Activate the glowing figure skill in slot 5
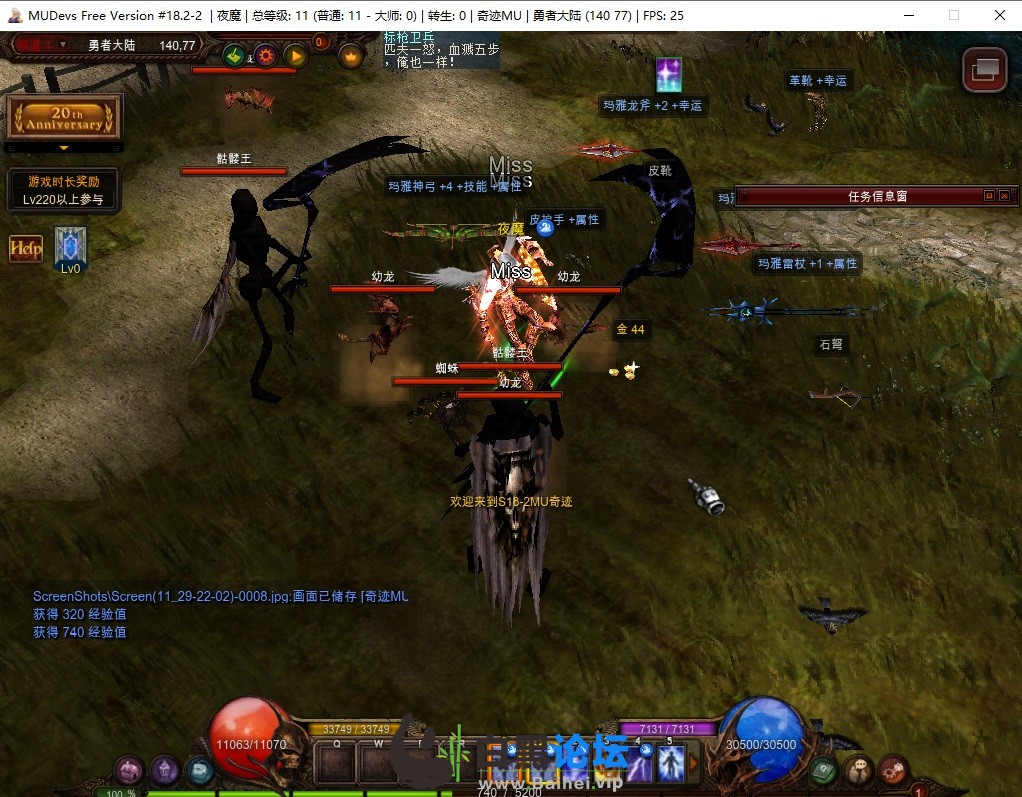This screenshot has width=1022, height=797. click(670, 764)
